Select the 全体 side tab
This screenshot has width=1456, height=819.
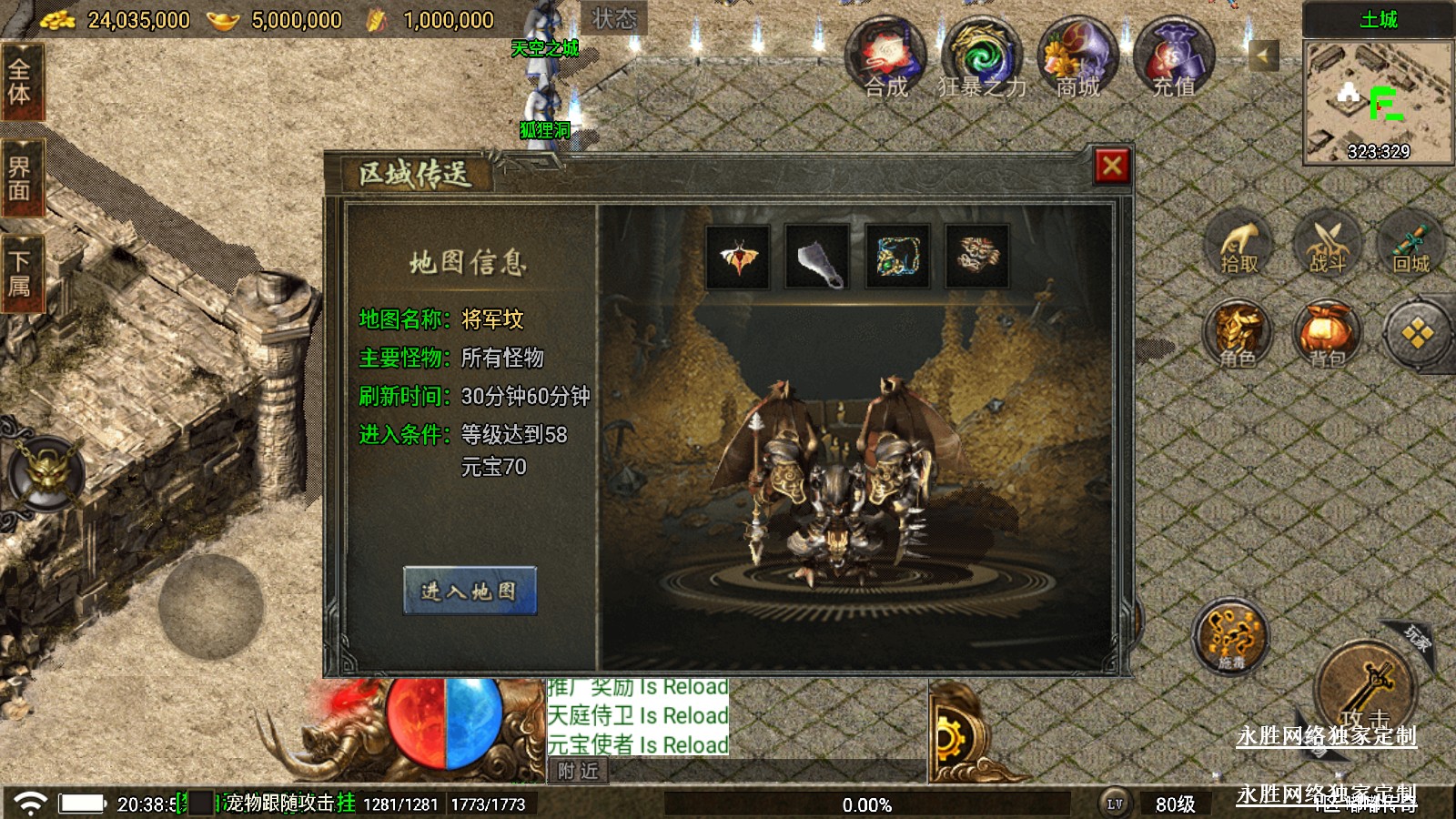[20, 82]
